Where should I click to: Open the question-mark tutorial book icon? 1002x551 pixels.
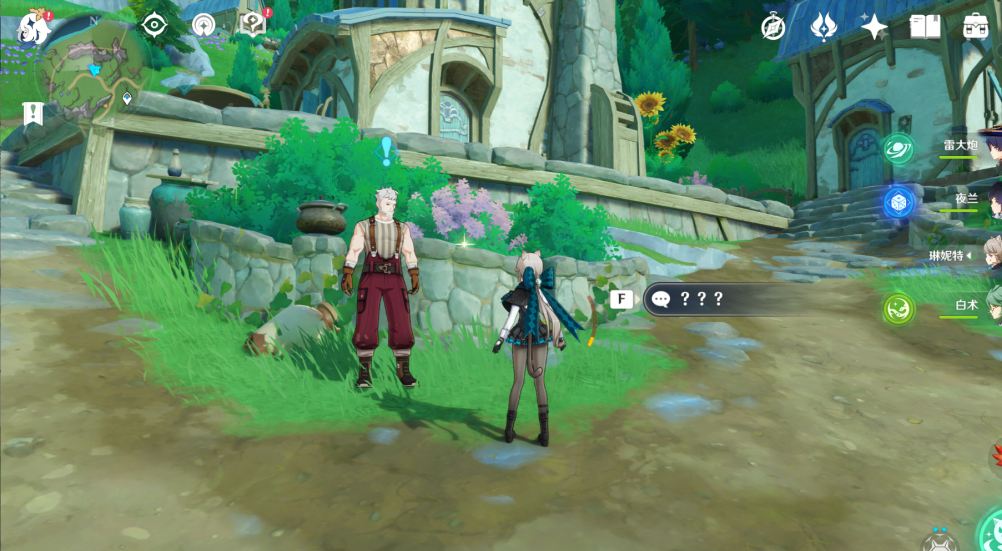254,24
